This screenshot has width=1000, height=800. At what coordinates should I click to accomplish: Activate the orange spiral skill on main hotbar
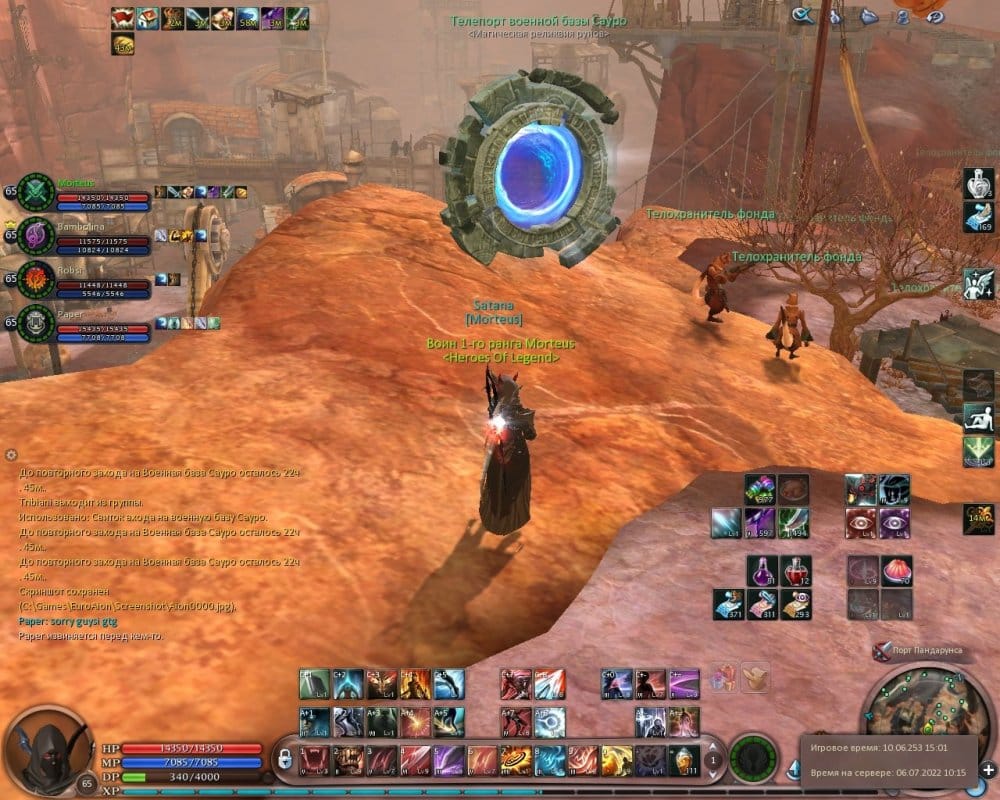coord(516,761)
